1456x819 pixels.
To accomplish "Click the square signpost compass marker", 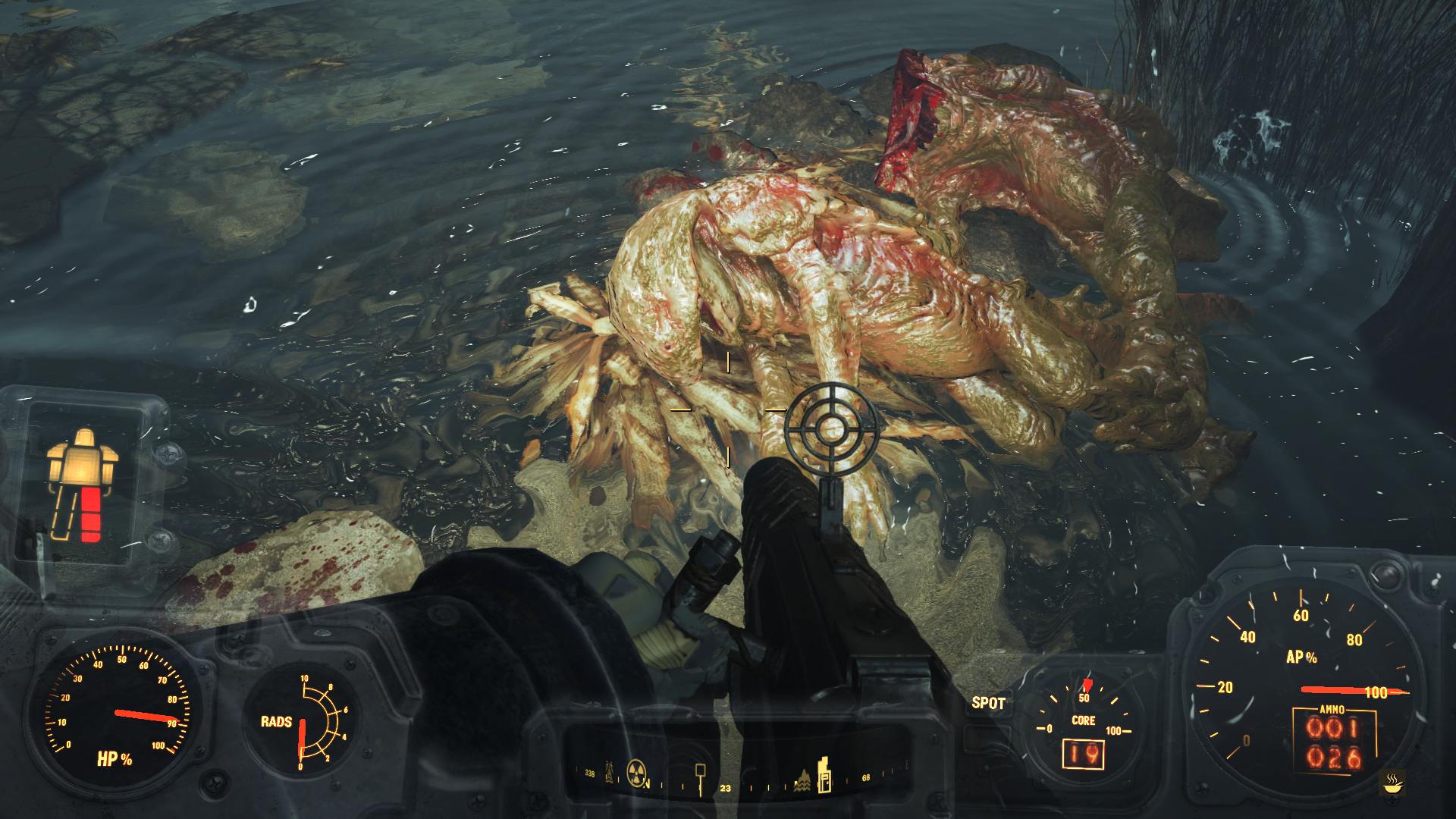I will (x=700, y=777).
